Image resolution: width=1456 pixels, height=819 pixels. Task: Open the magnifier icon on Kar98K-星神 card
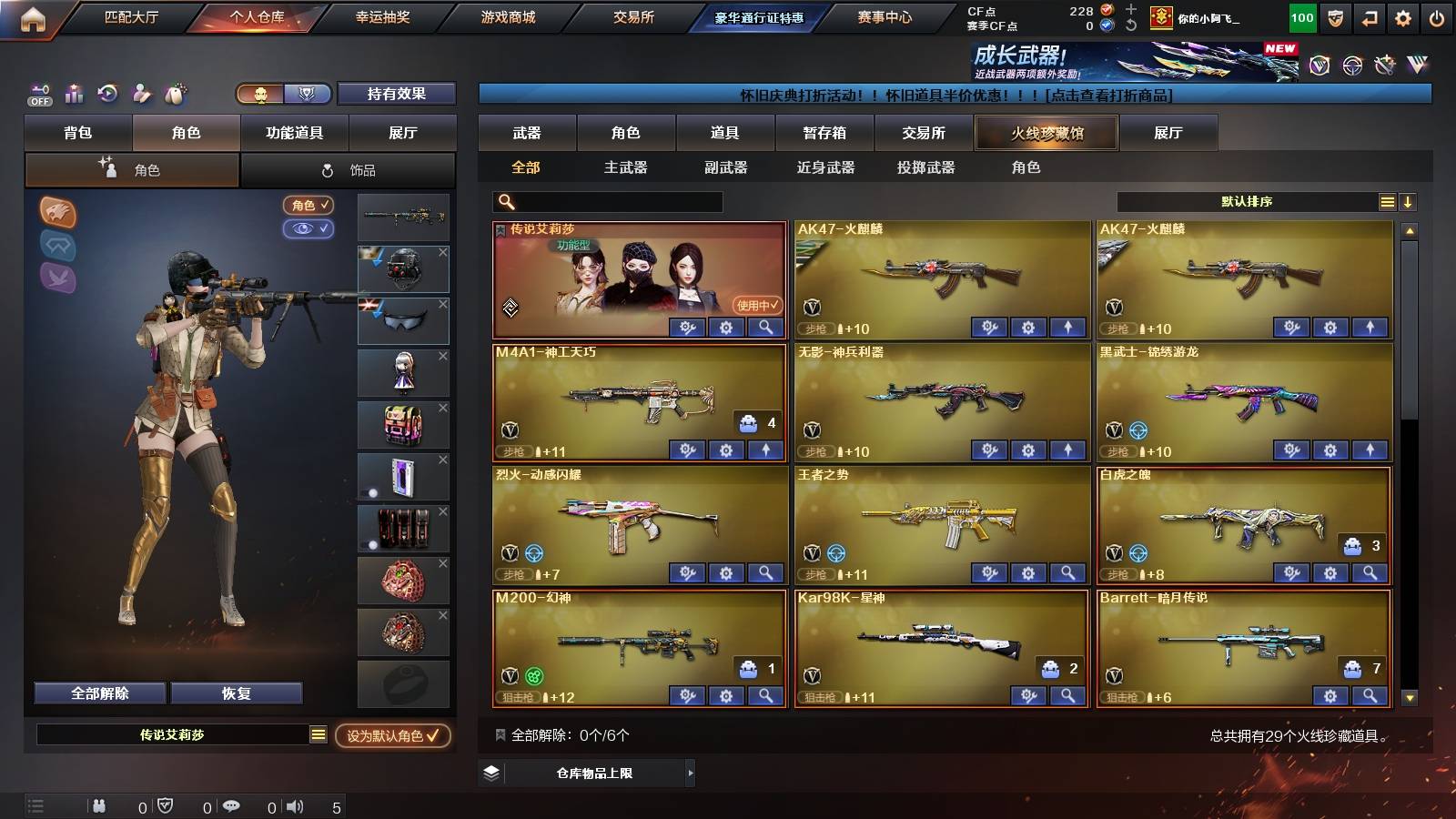(x=1067, y=695)
